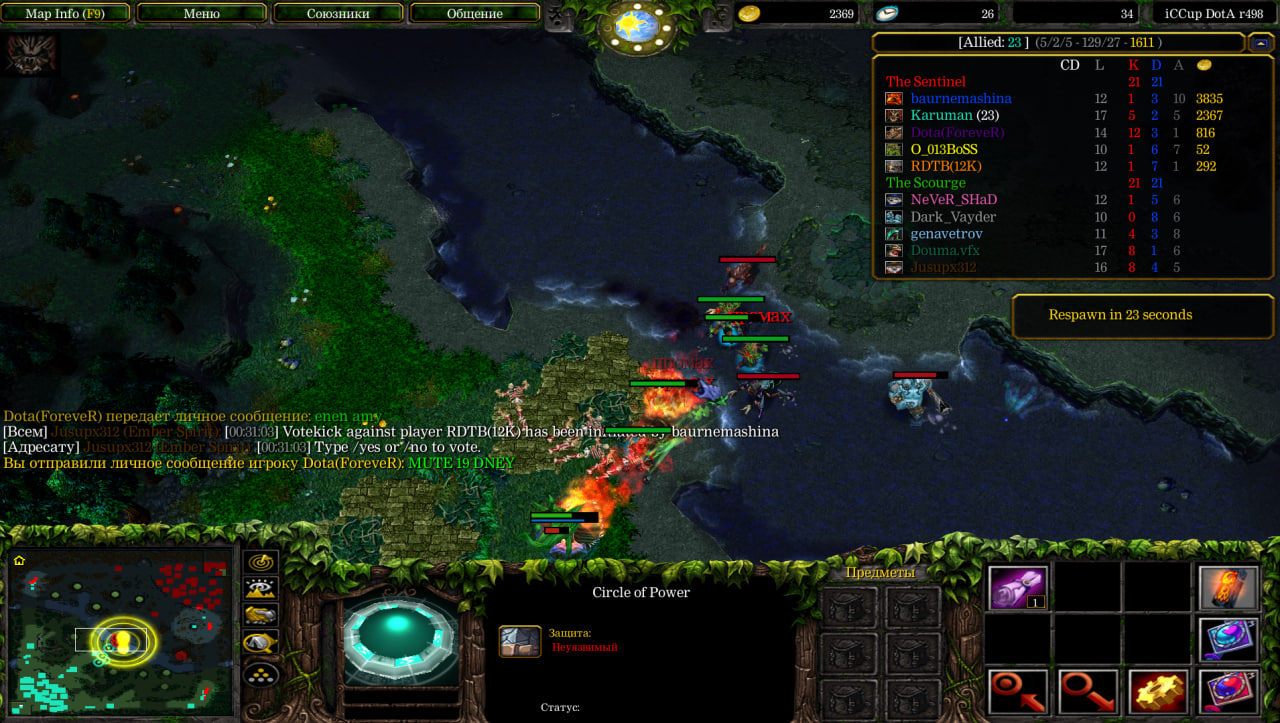Activate the flaming scroll command icon
Image resolution: width=1280 pixels, height=723 pixels.
point(1226,587)
